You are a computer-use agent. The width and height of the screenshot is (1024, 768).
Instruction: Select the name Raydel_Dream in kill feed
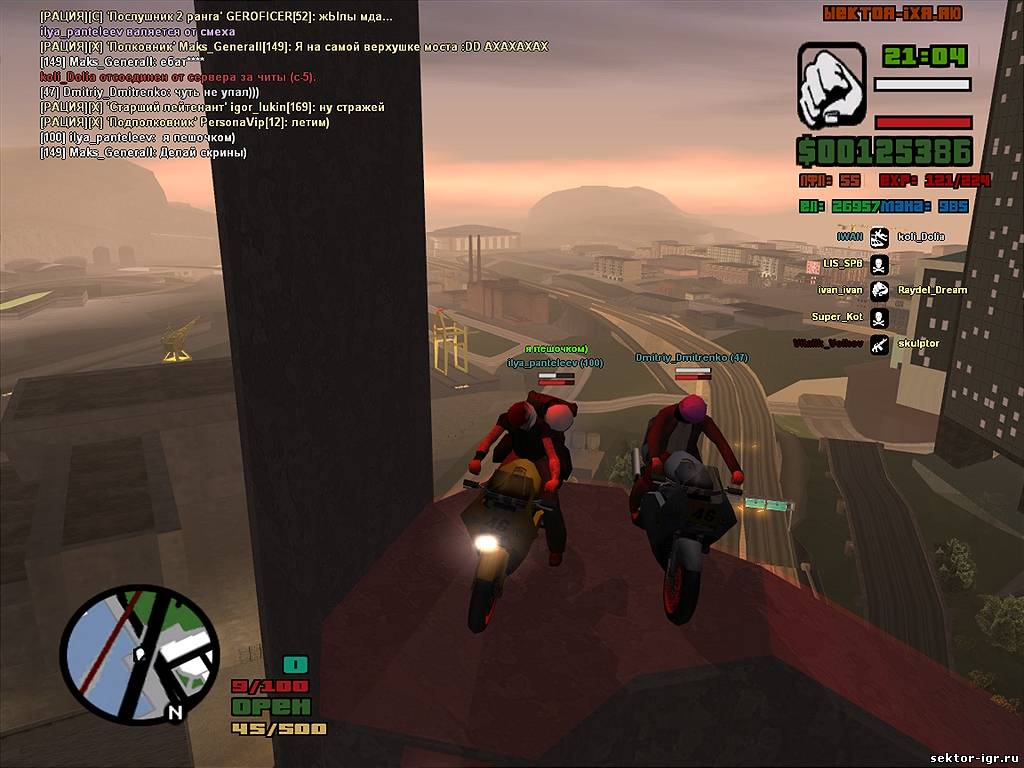(932, 290)
